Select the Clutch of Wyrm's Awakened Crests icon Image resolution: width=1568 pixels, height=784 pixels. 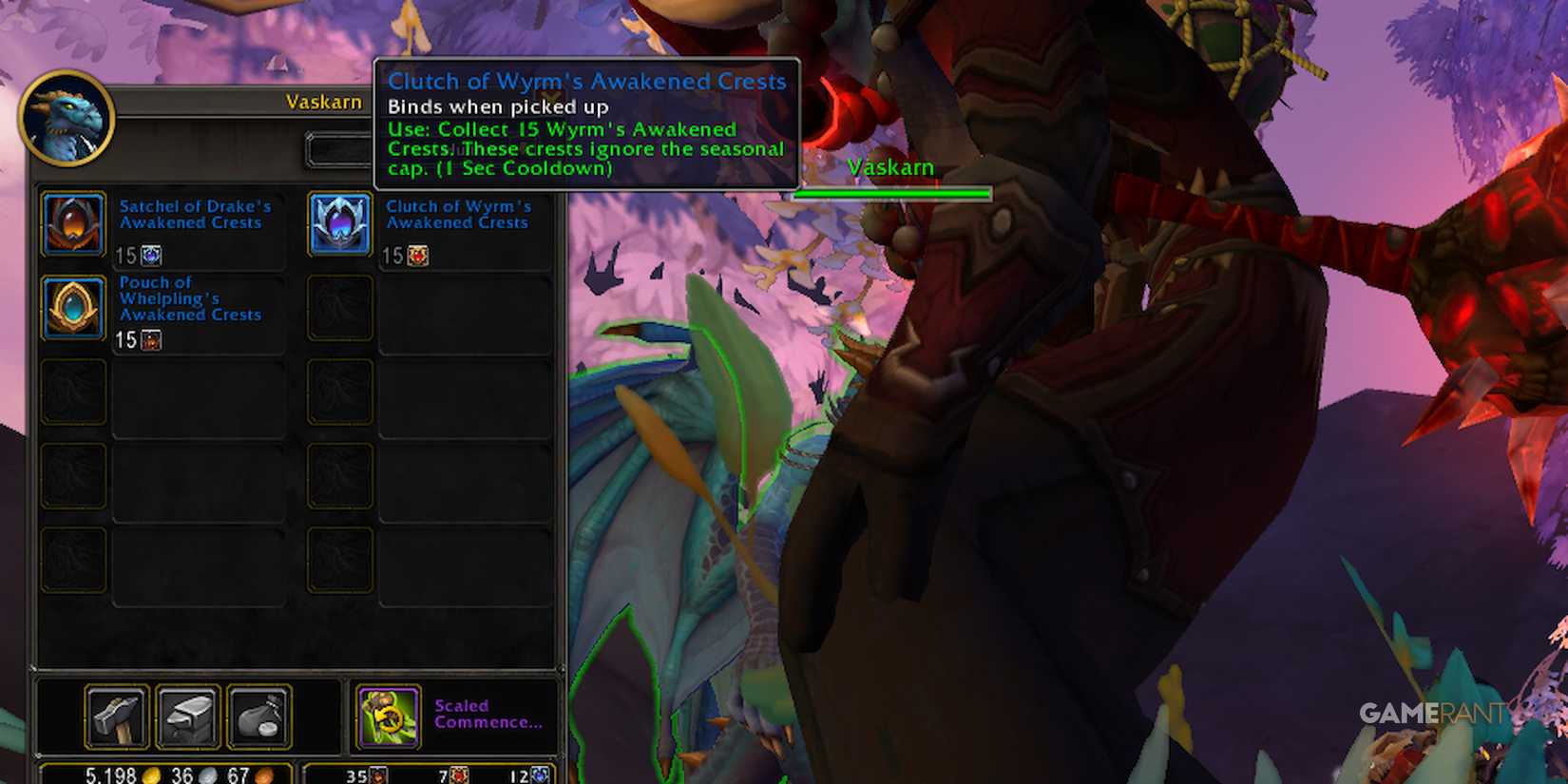(339, 225)
